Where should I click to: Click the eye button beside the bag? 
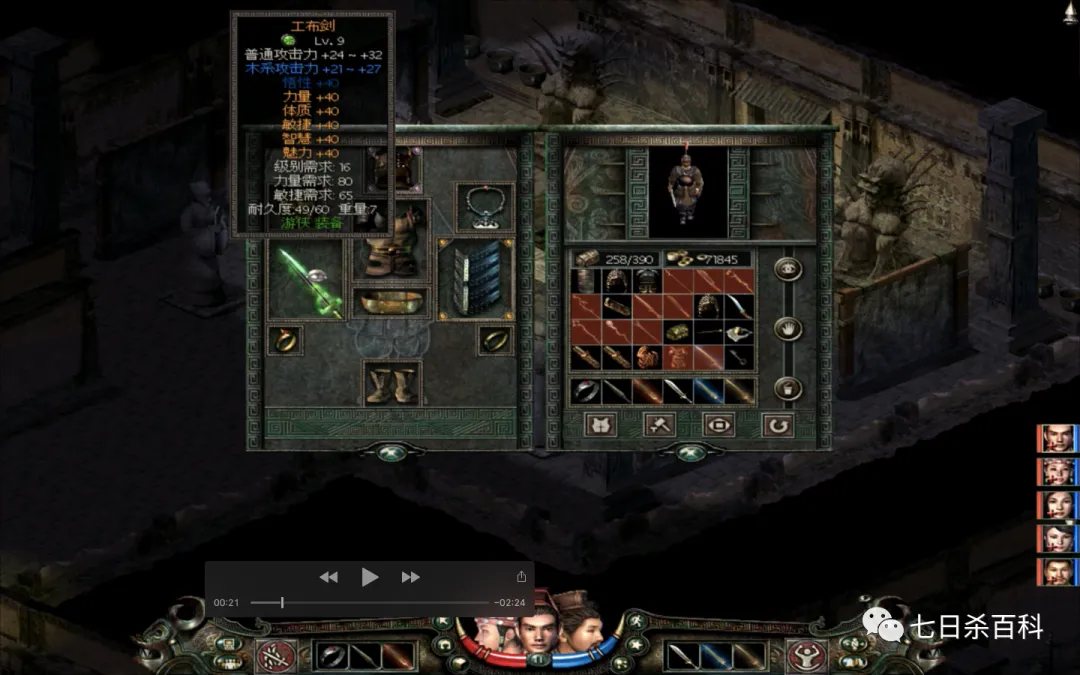click(789, 269)
